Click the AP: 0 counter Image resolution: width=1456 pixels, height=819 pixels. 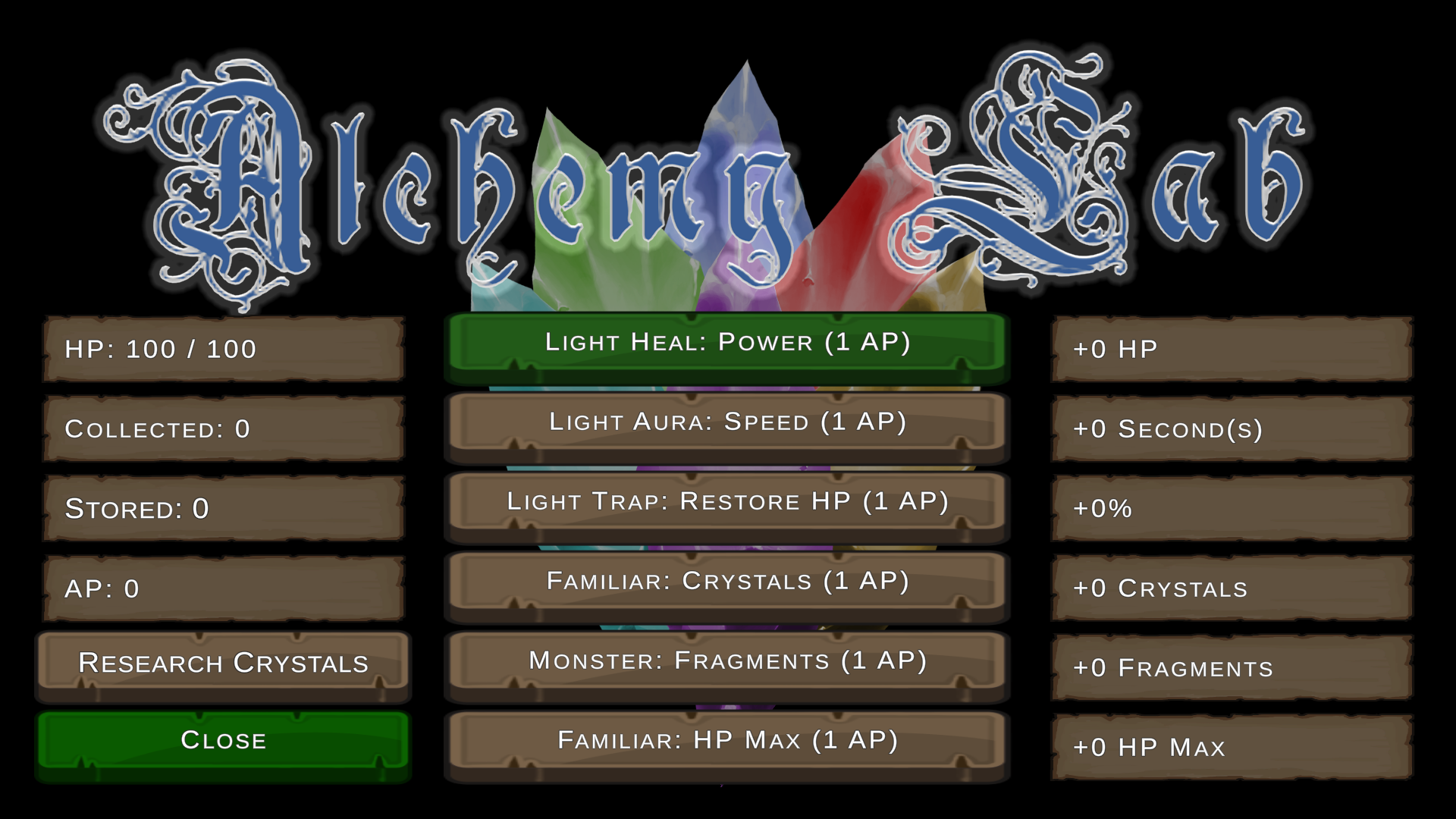224,588
